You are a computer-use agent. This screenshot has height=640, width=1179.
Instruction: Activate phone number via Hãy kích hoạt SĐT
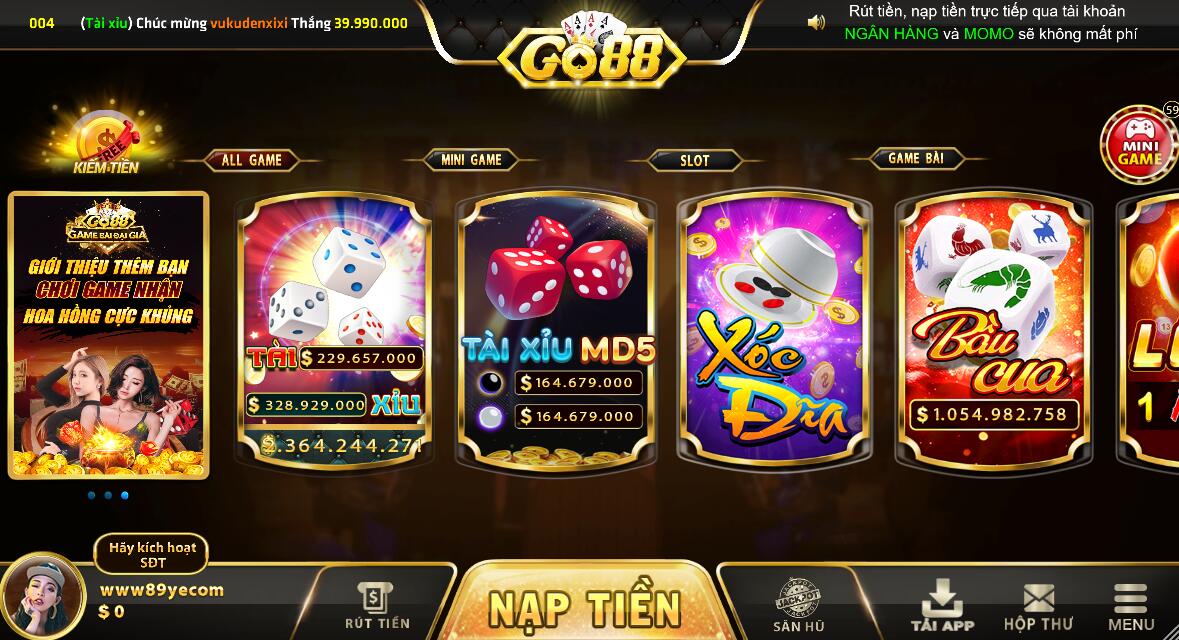click(152, 554)
